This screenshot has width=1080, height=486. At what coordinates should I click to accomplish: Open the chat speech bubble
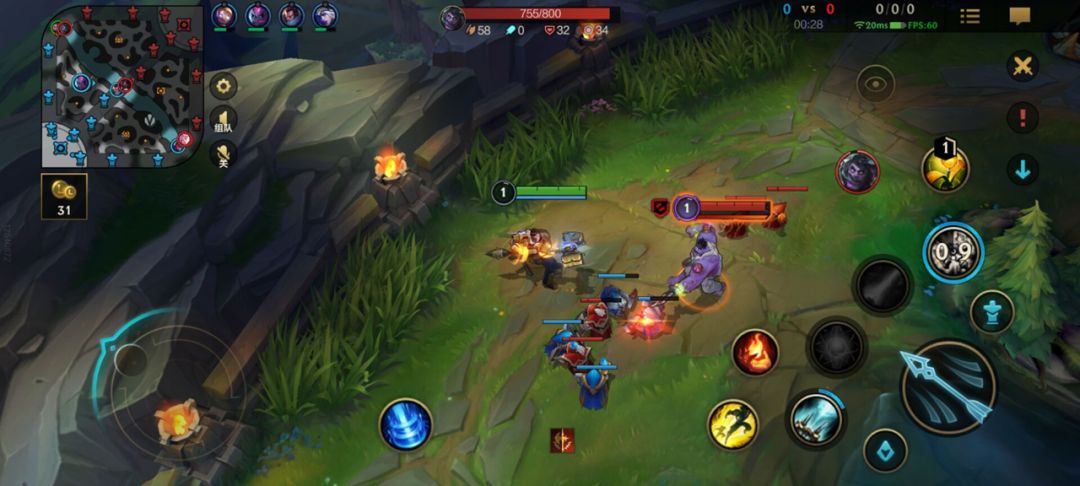[1020, 16]
